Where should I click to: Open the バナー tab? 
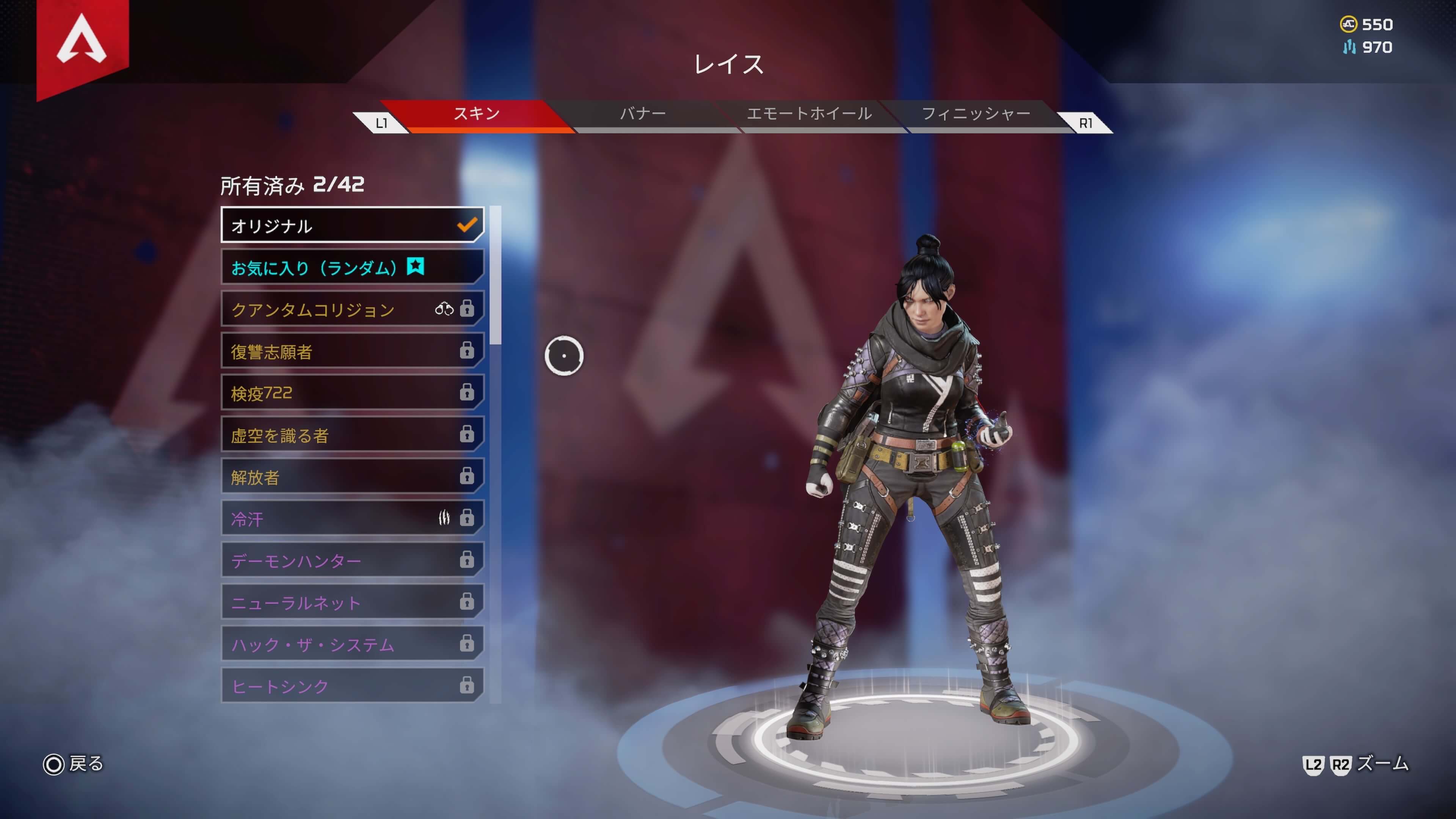(643, 114)
